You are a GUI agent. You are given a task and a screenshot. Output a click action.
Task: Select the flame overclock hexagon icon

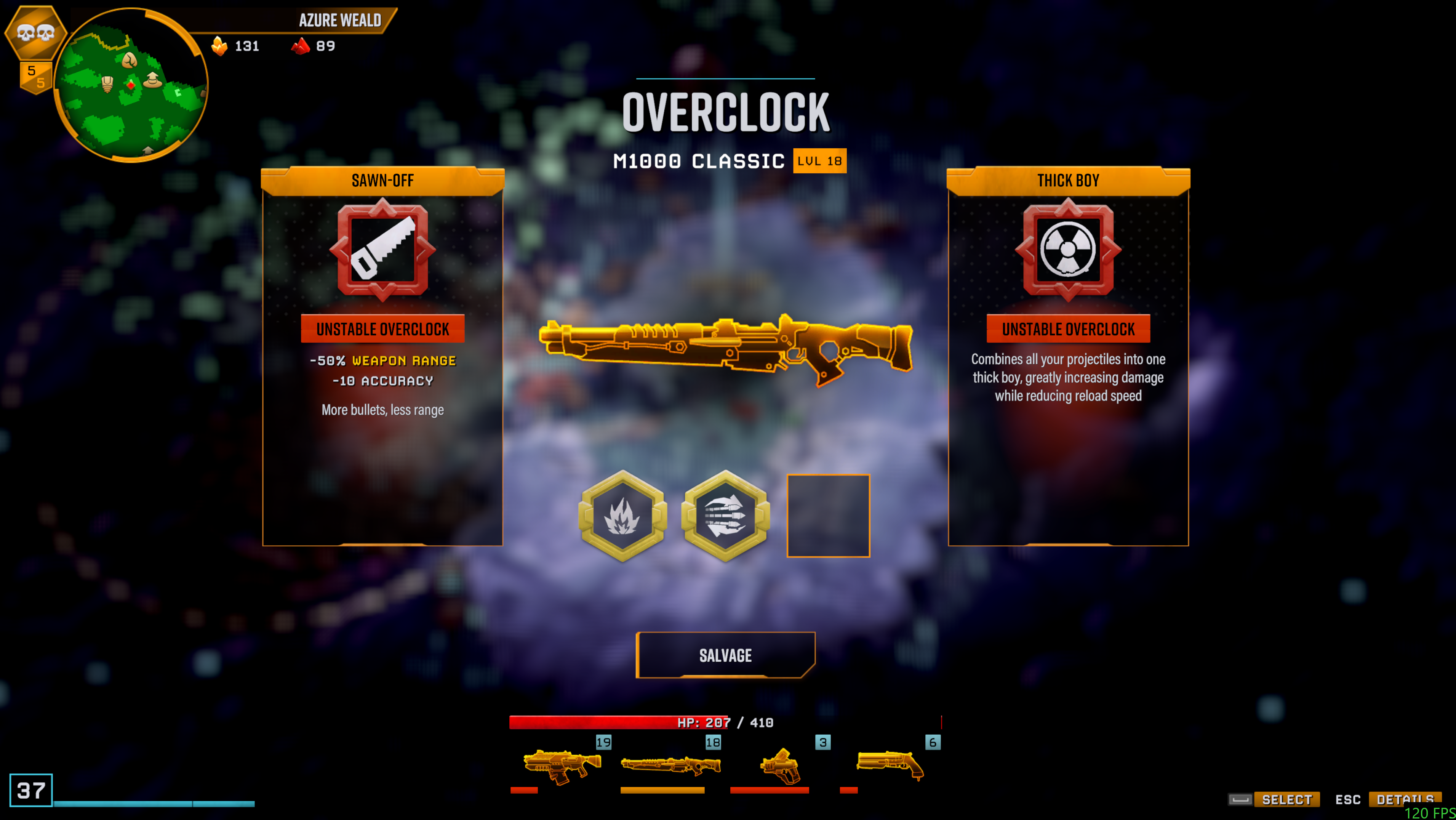coord(622,515)
